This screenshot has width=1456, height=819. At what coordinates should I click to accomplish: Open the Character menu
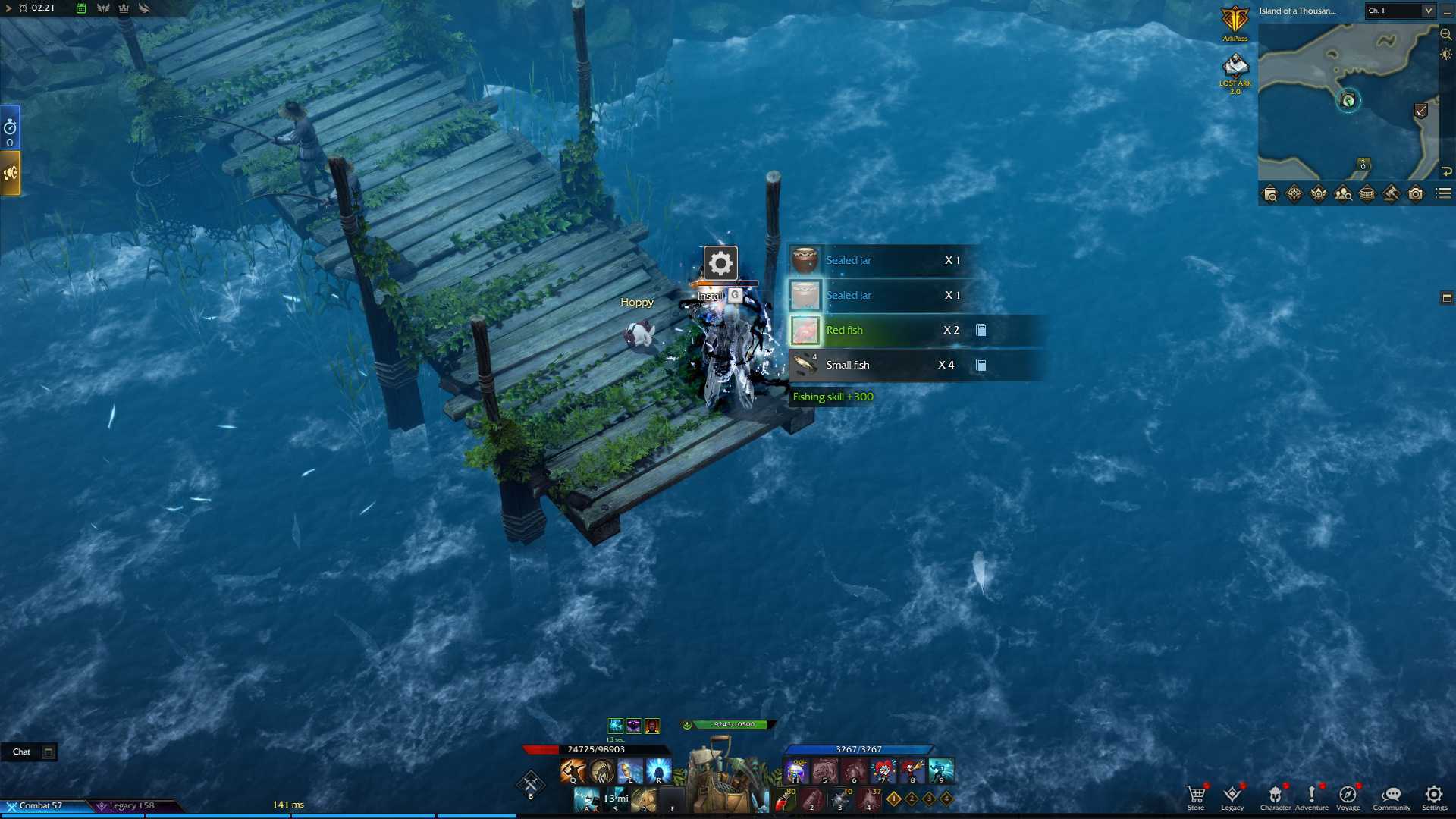pos(1275,796)
